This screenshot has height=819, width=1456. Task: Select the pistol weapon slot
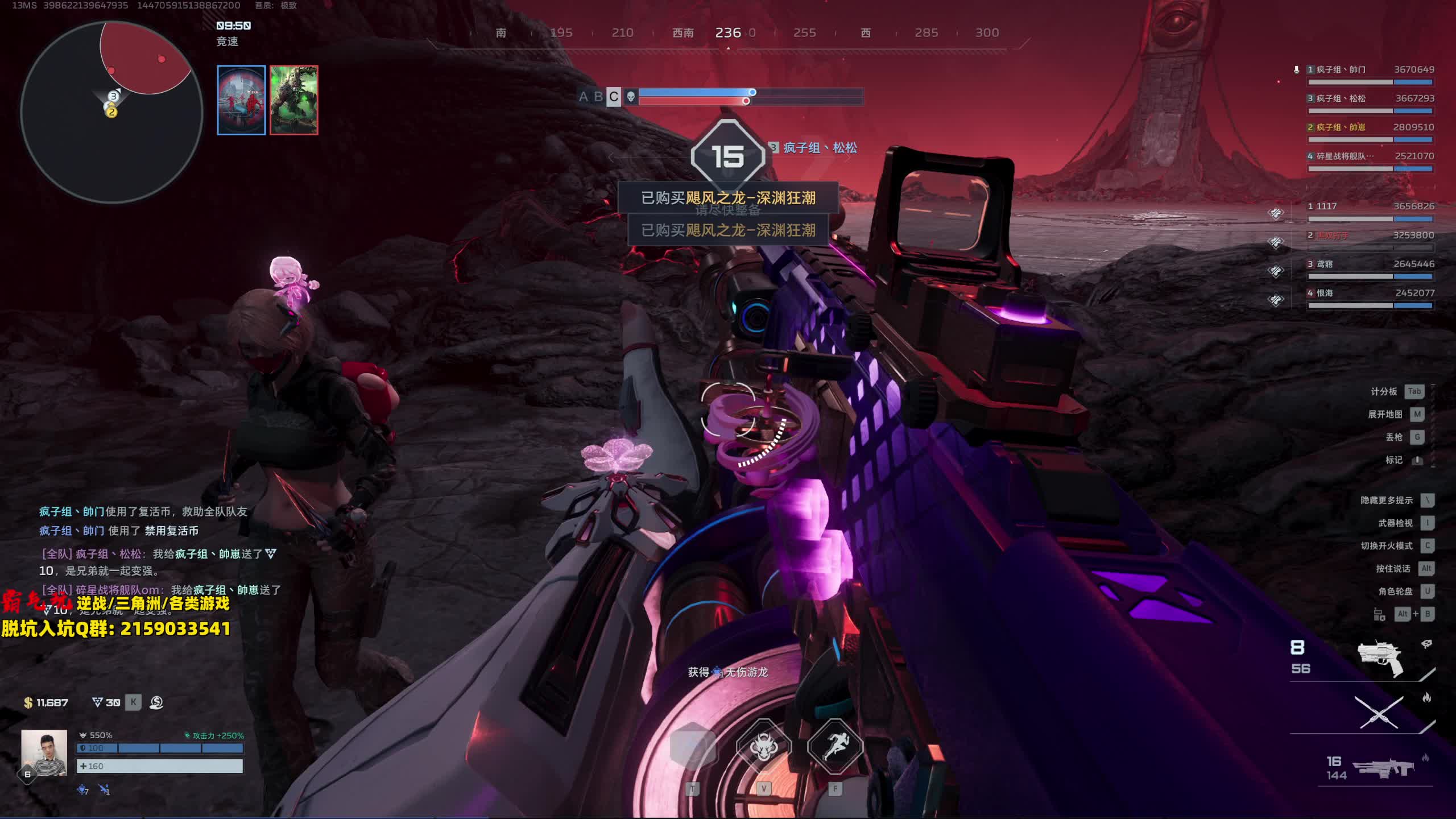1380,659
